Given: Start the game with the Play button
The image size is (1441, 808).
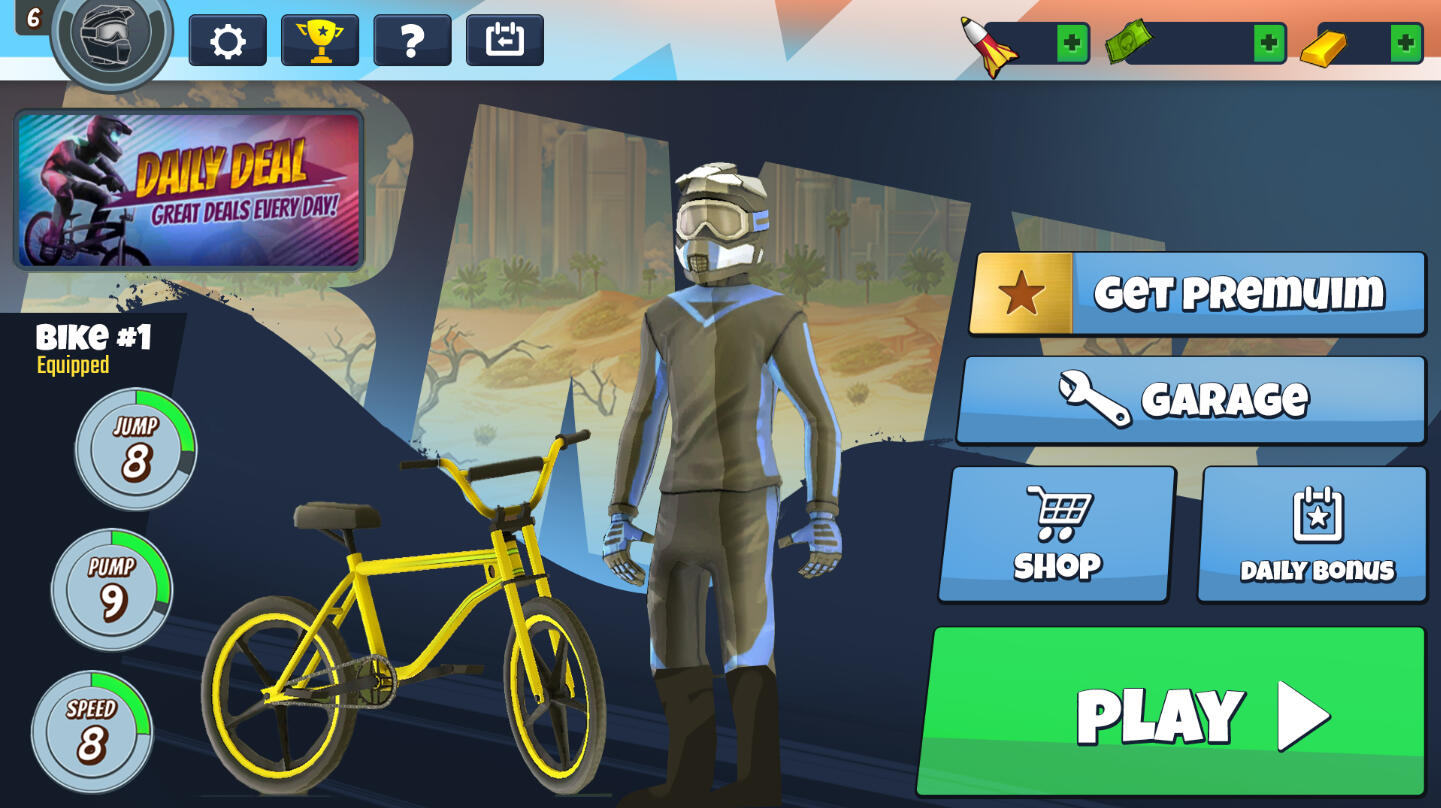Looking at the screenshot, I should pyautogui.click(x=1171, y=712).
